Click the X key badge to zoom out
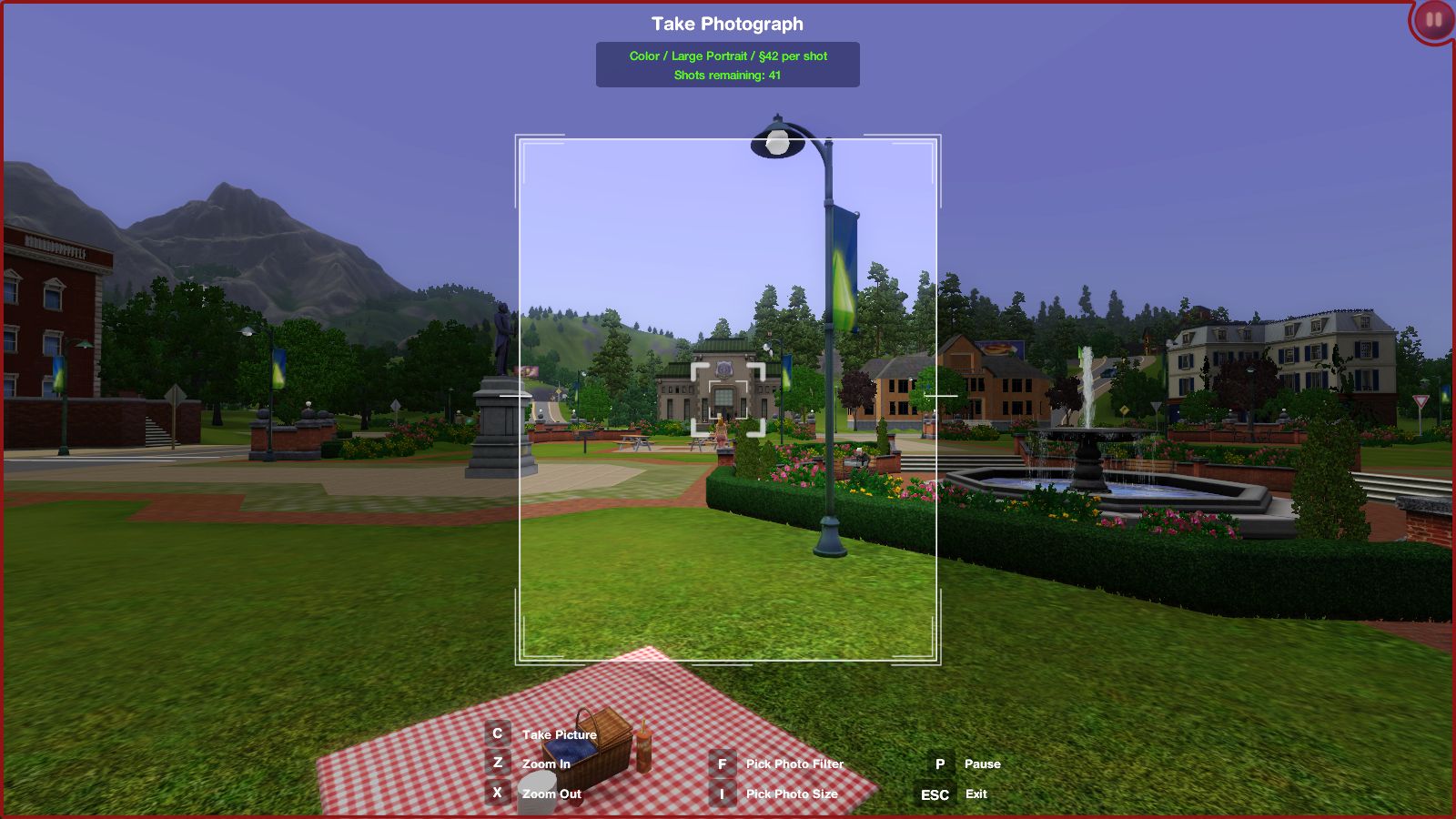This screenshot has width=1456, height=819. [497, 794]
